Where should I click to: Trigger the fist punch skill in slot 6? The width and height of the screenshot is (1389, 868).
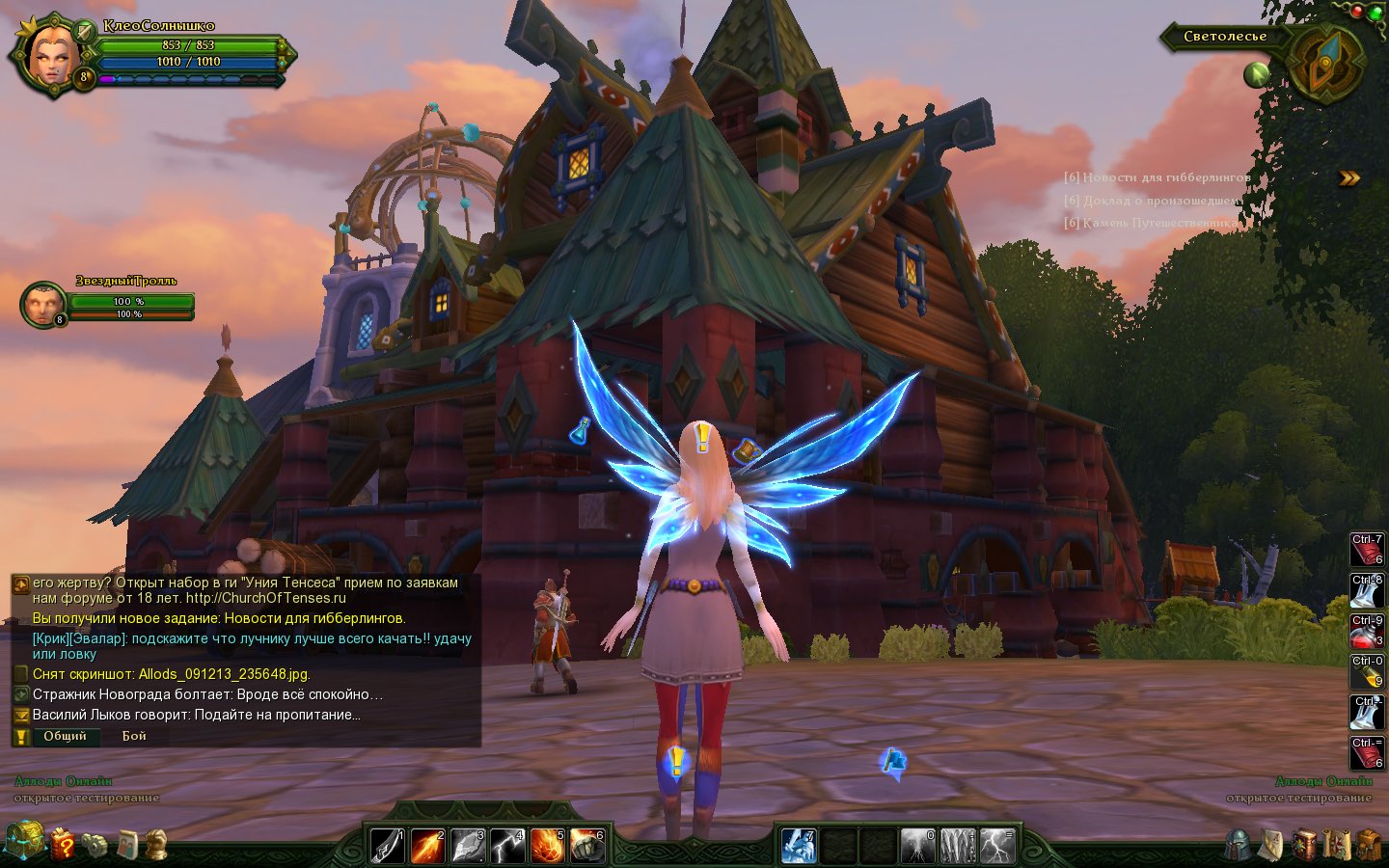pos(586,846)
